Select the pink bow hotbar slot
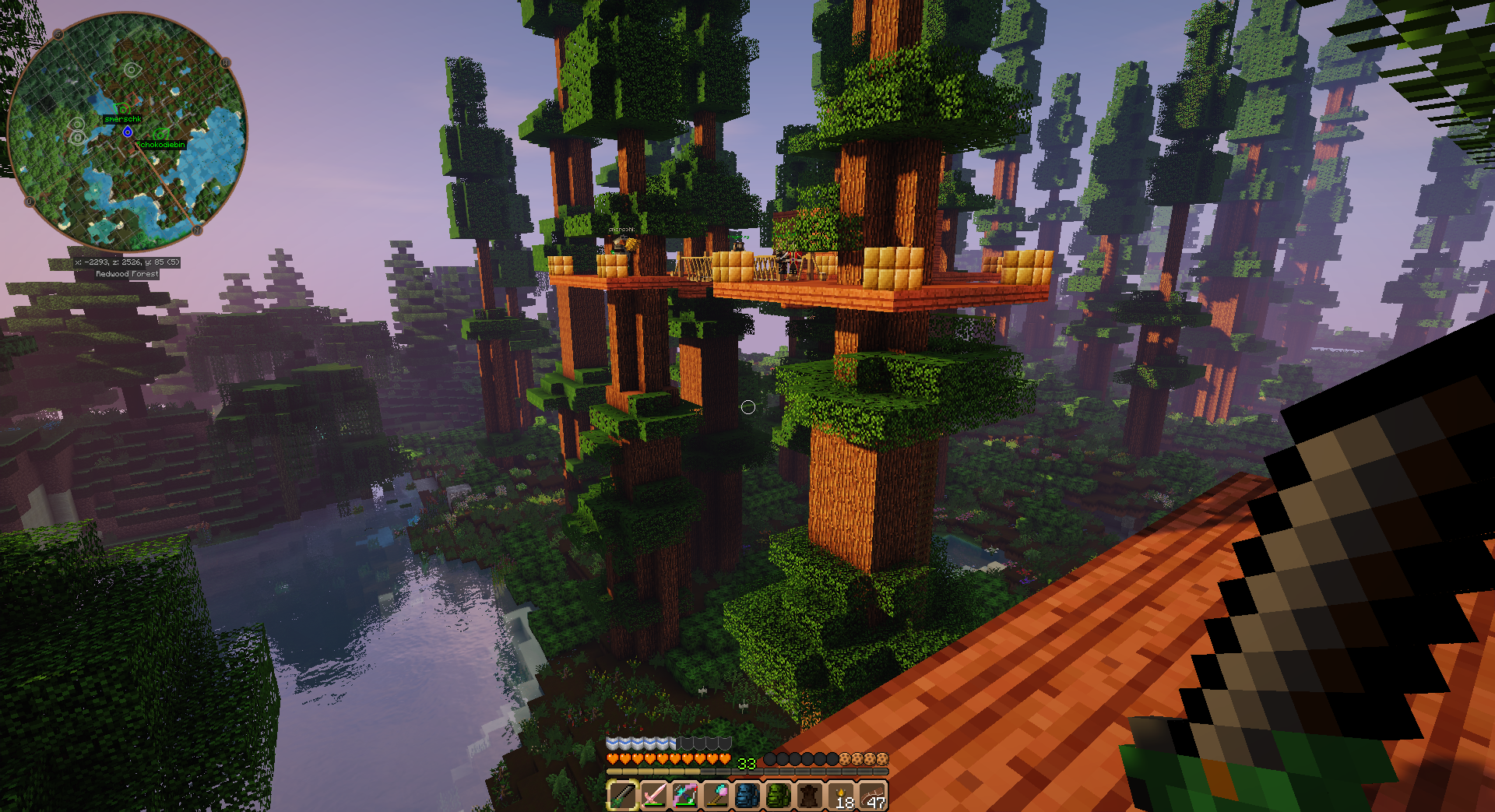This screenshot has height=812, width=1495. click(684, 795)
